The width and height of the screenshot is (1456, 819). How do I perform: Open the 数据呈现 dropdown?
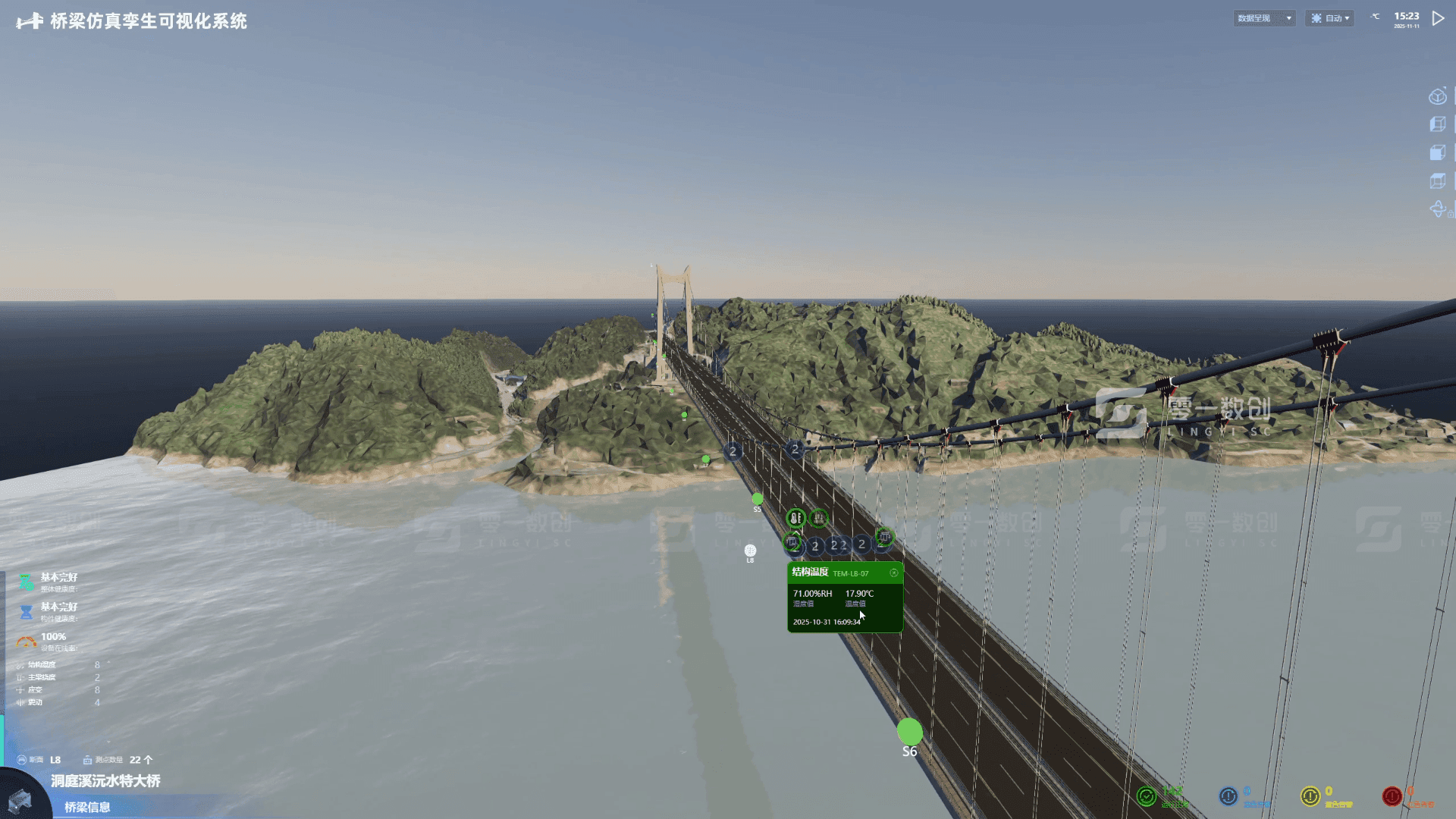tap(1264, 18)
